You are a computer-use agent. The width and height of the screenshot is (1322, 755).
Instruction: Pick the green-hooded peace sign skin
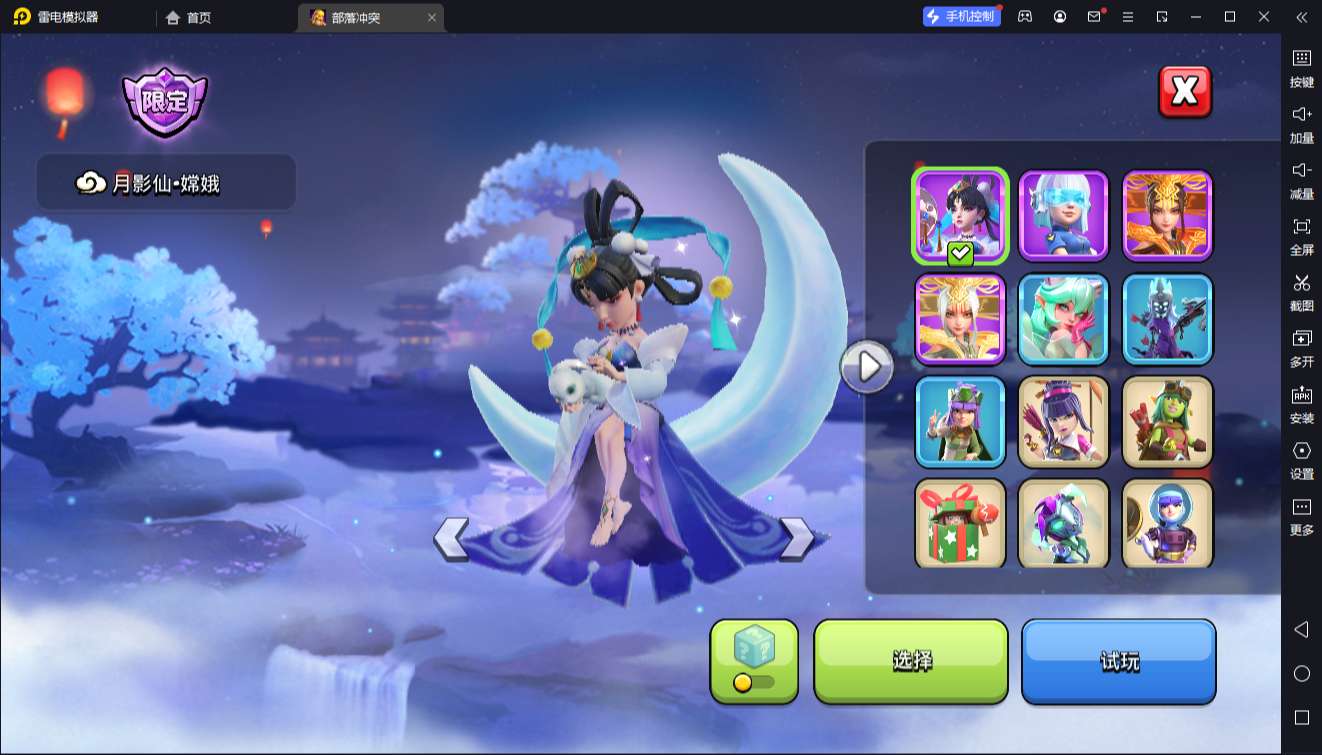click(960, 422)
